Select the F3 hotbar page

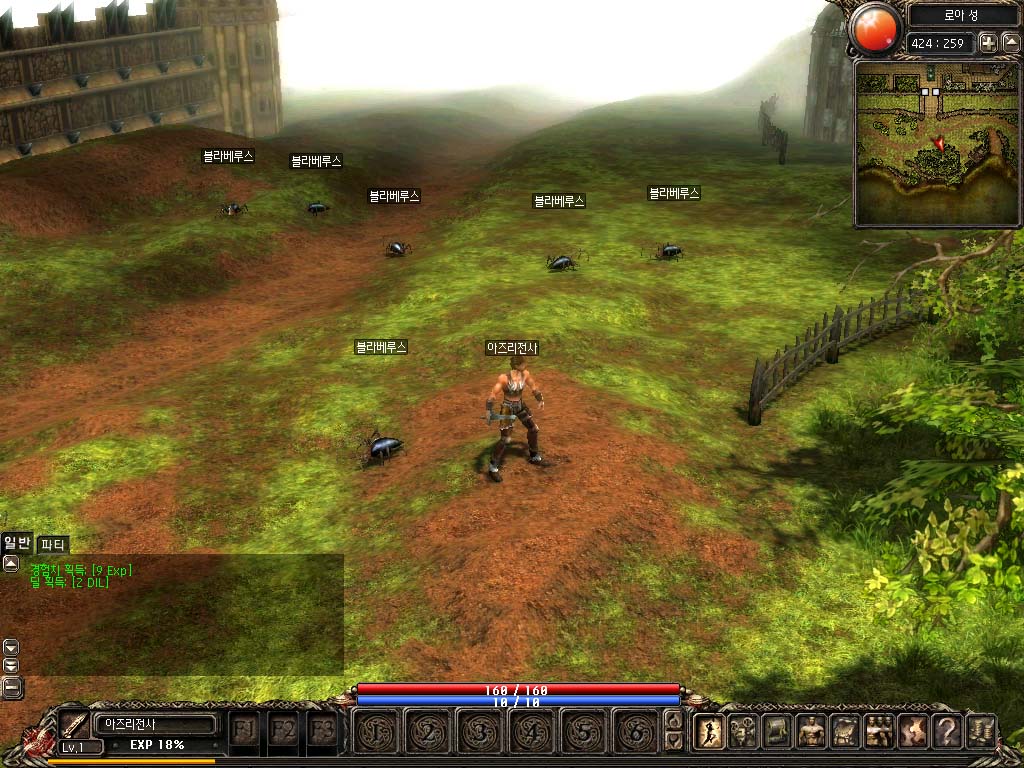click(x=322, y=729)
